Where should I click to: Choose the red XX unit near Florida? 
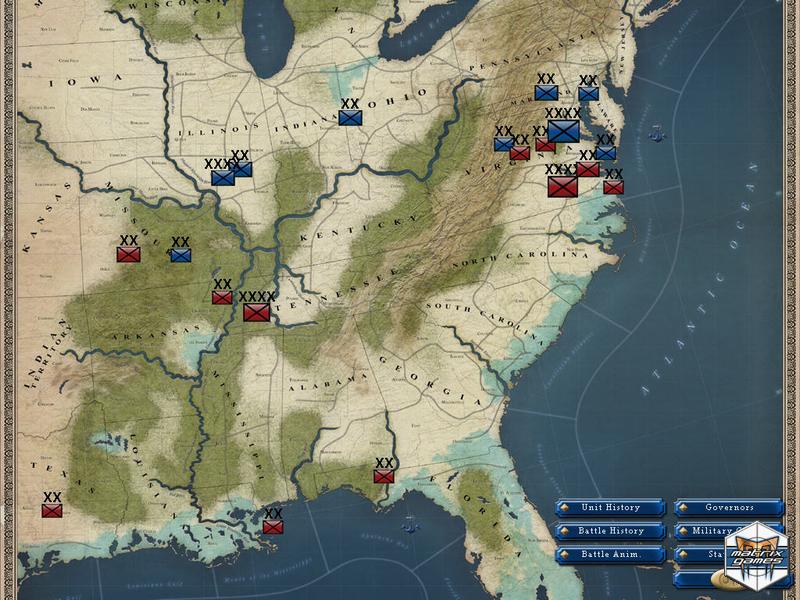point(384,476)
